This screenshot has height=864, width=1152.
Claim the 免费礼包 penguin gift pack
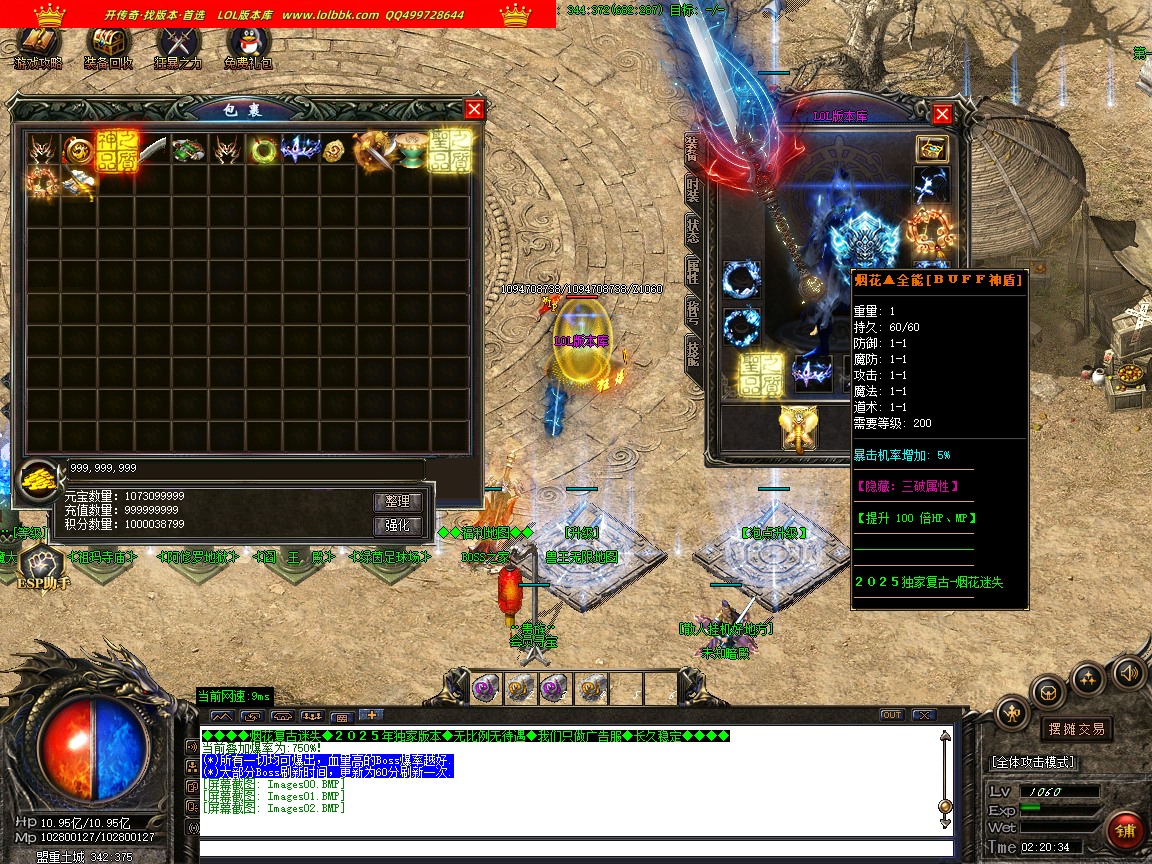(248, 45)
